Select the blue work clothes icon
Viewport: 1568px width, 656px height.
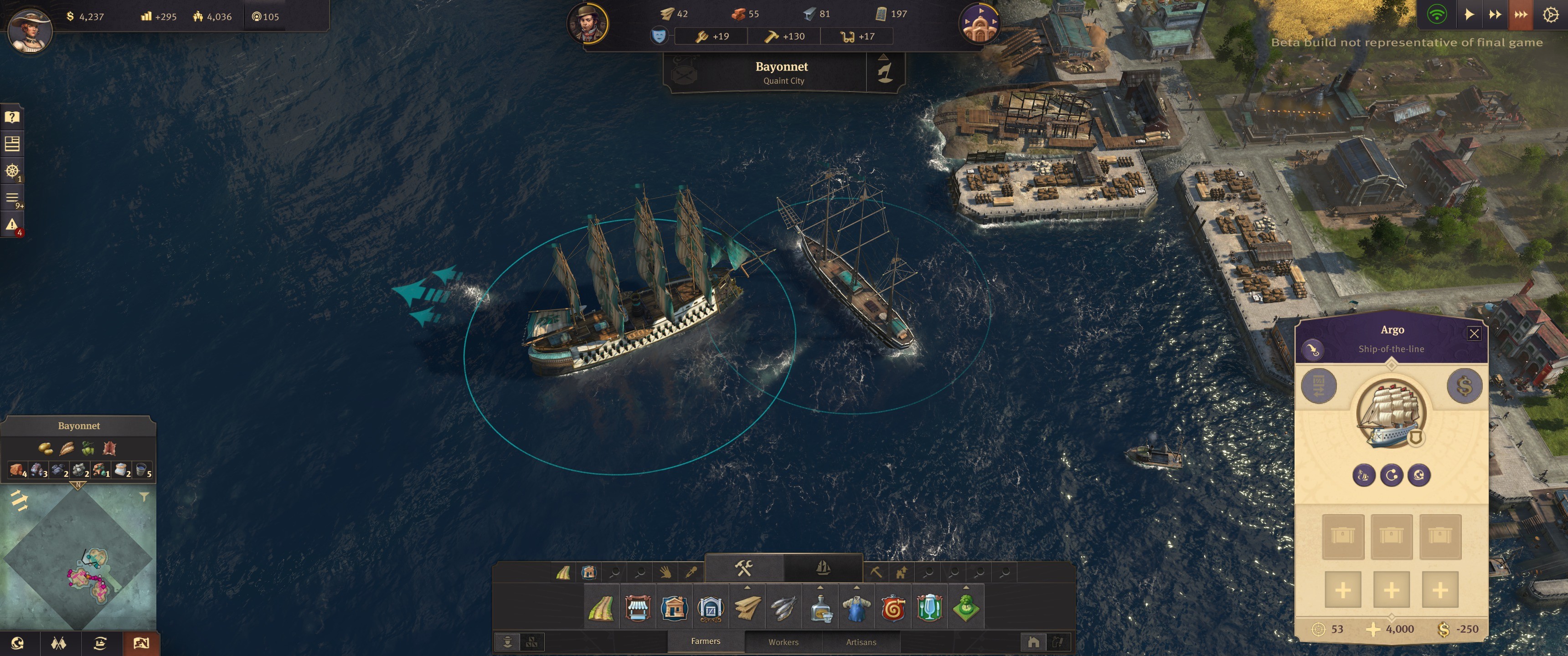click(856, 608)
